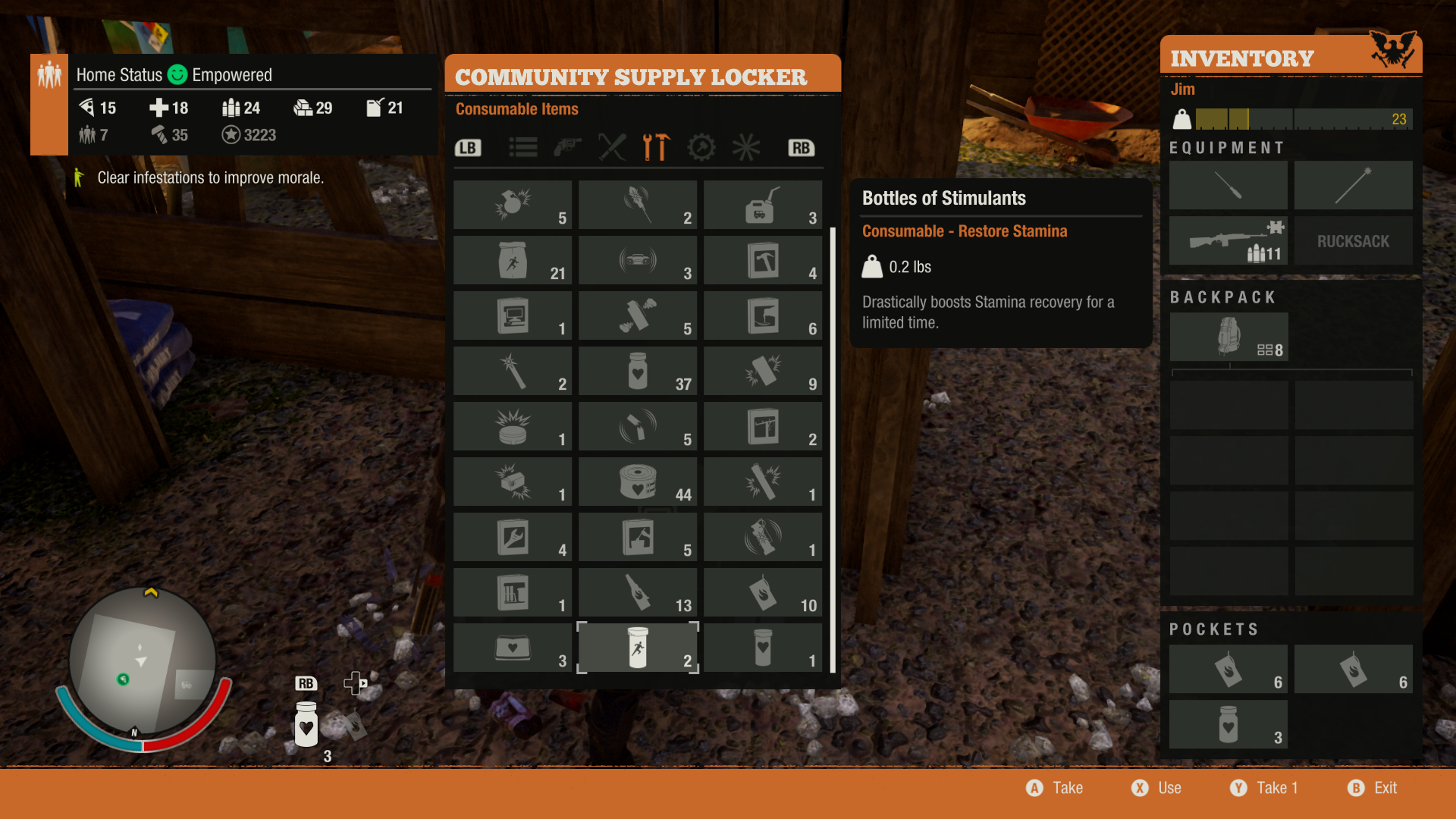Select the gas can slot in the locker
This screenshot has height=819, width=1456.
[x=762, y=205]
